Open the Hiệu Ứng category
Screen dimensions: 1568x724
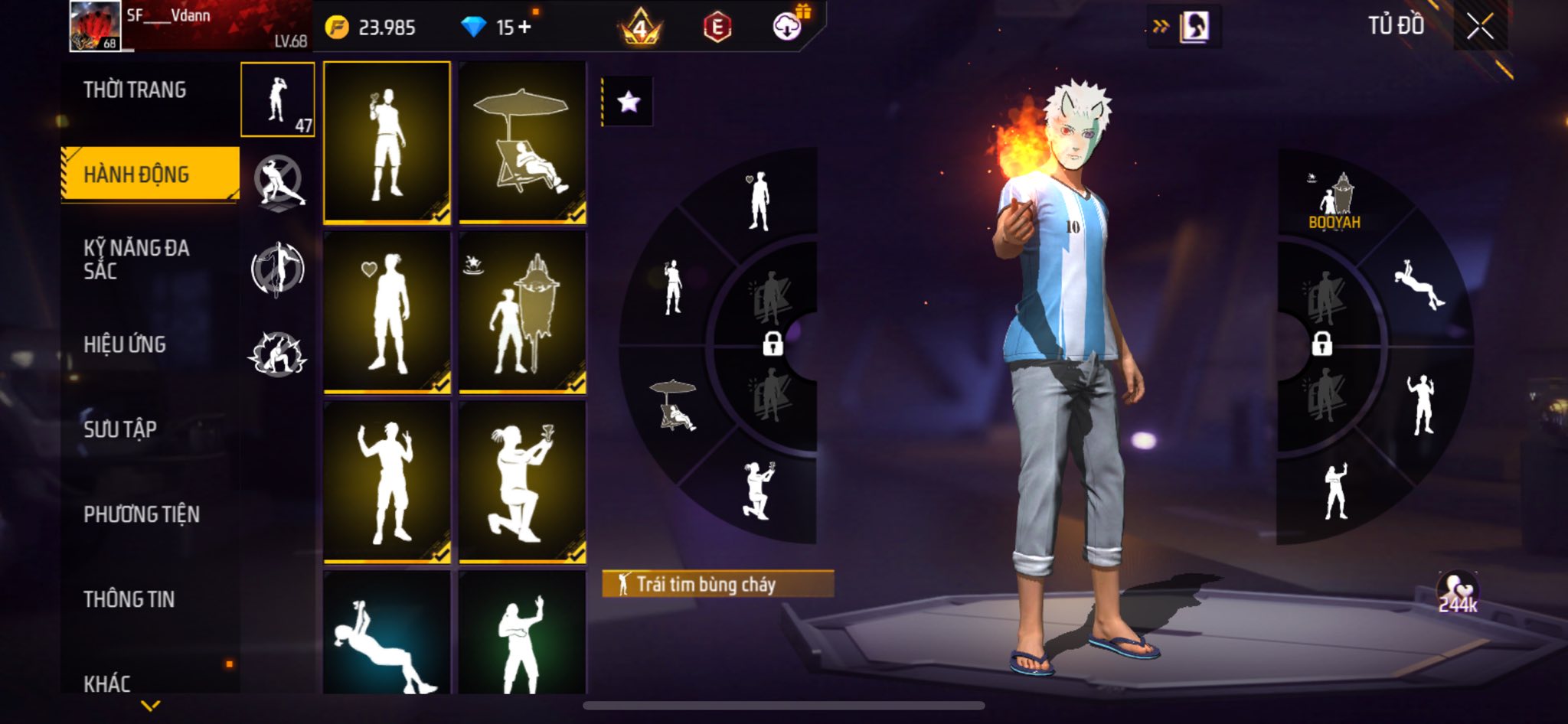tap(125, 344)
